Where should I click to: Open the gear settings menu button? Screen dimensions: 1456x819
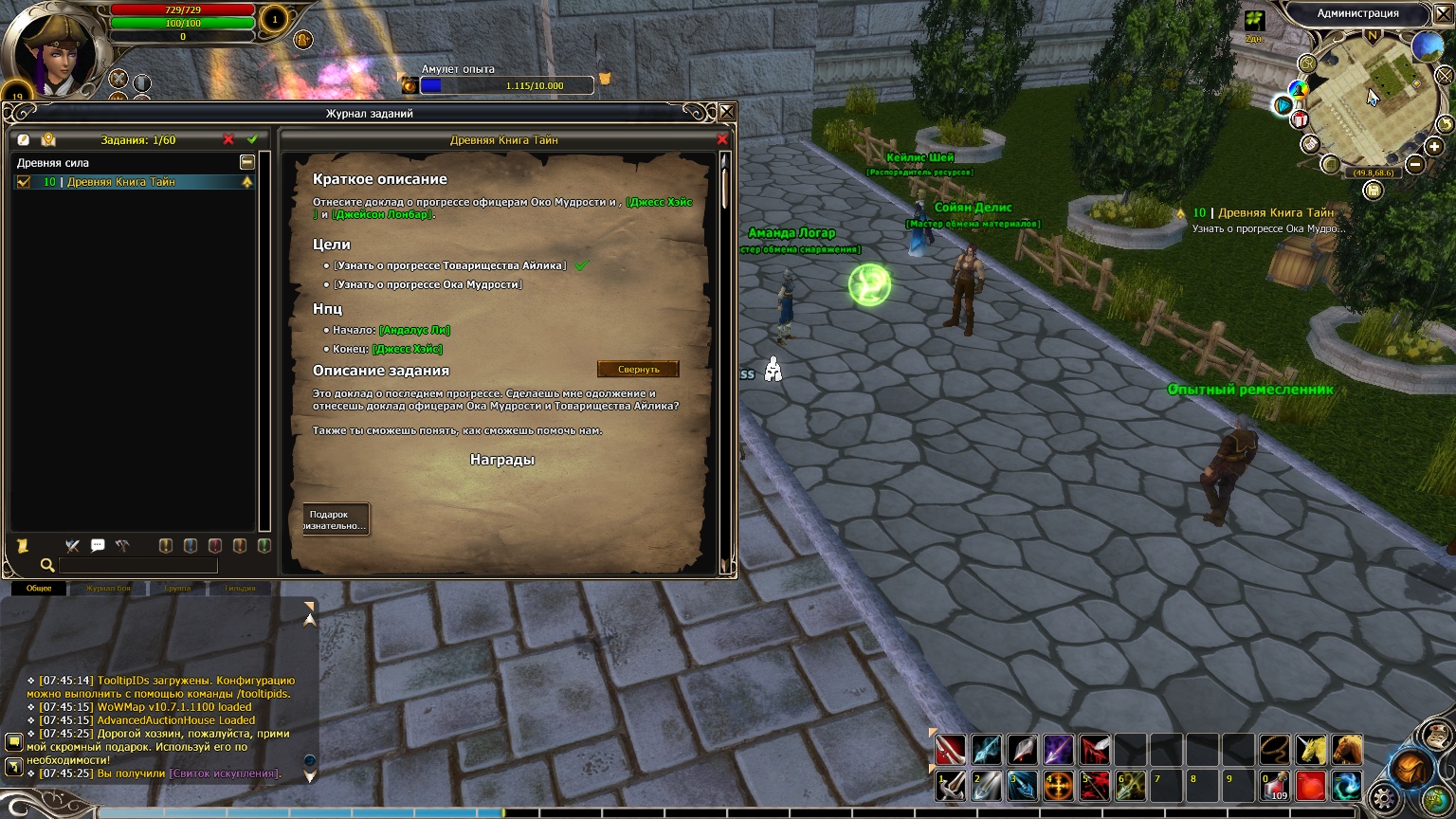(x=1384, y=798)
